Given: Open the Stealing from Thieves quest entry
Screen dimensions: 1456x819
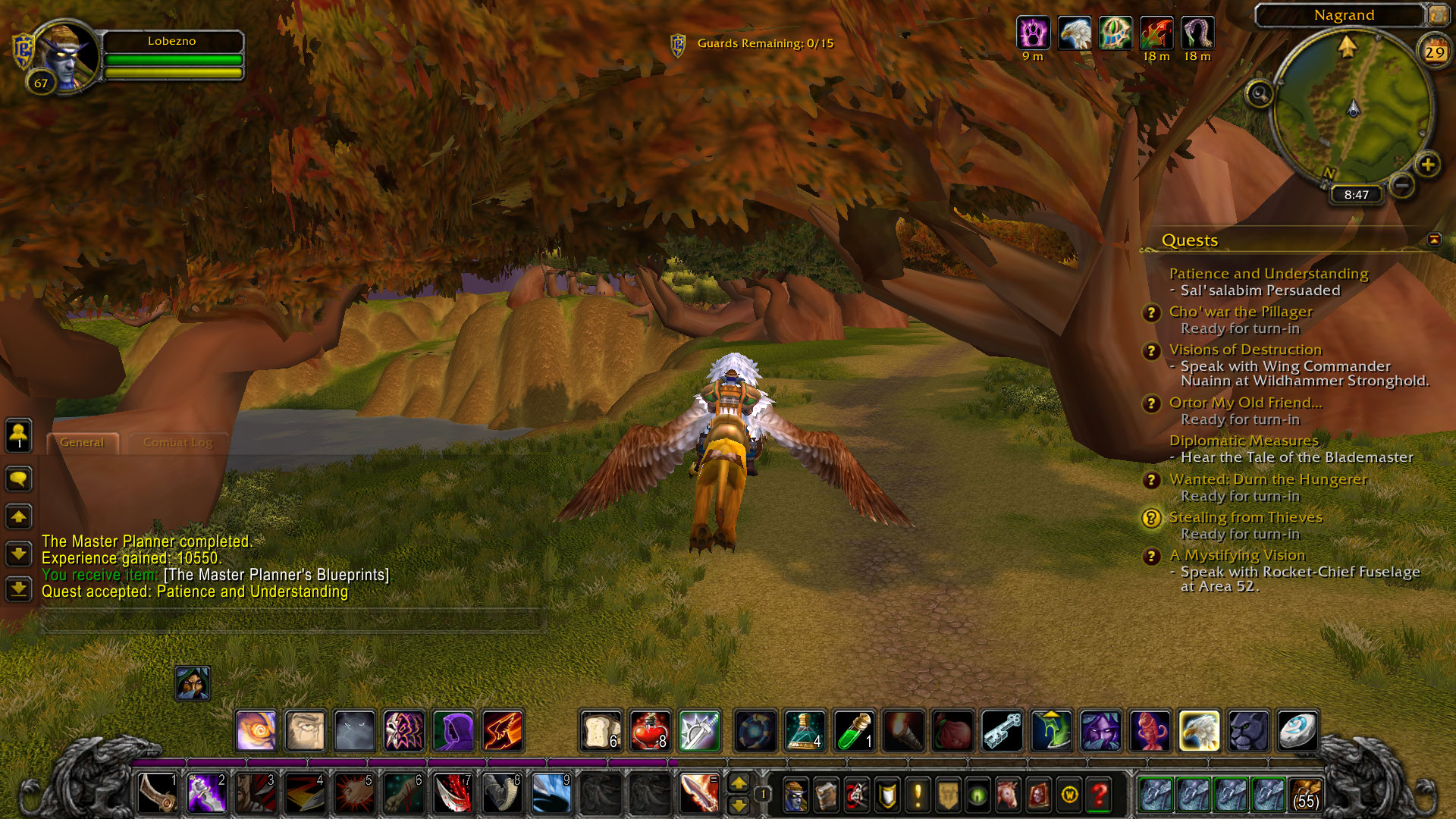Looking at the screenshot, I should click(x=1245, y=517).
